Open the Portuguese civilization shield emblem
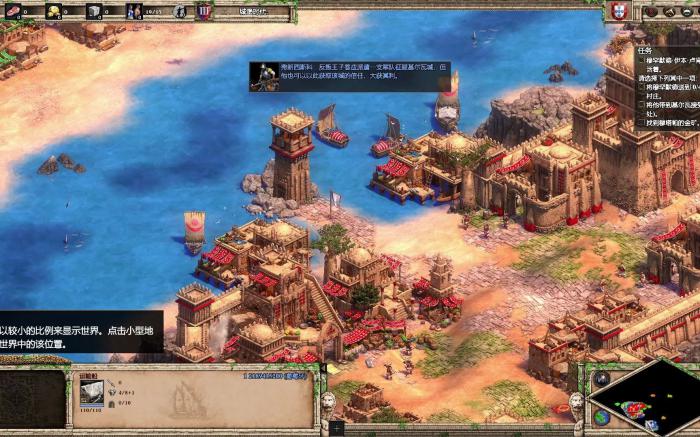 pyautogui.click(x=617, y=11)
